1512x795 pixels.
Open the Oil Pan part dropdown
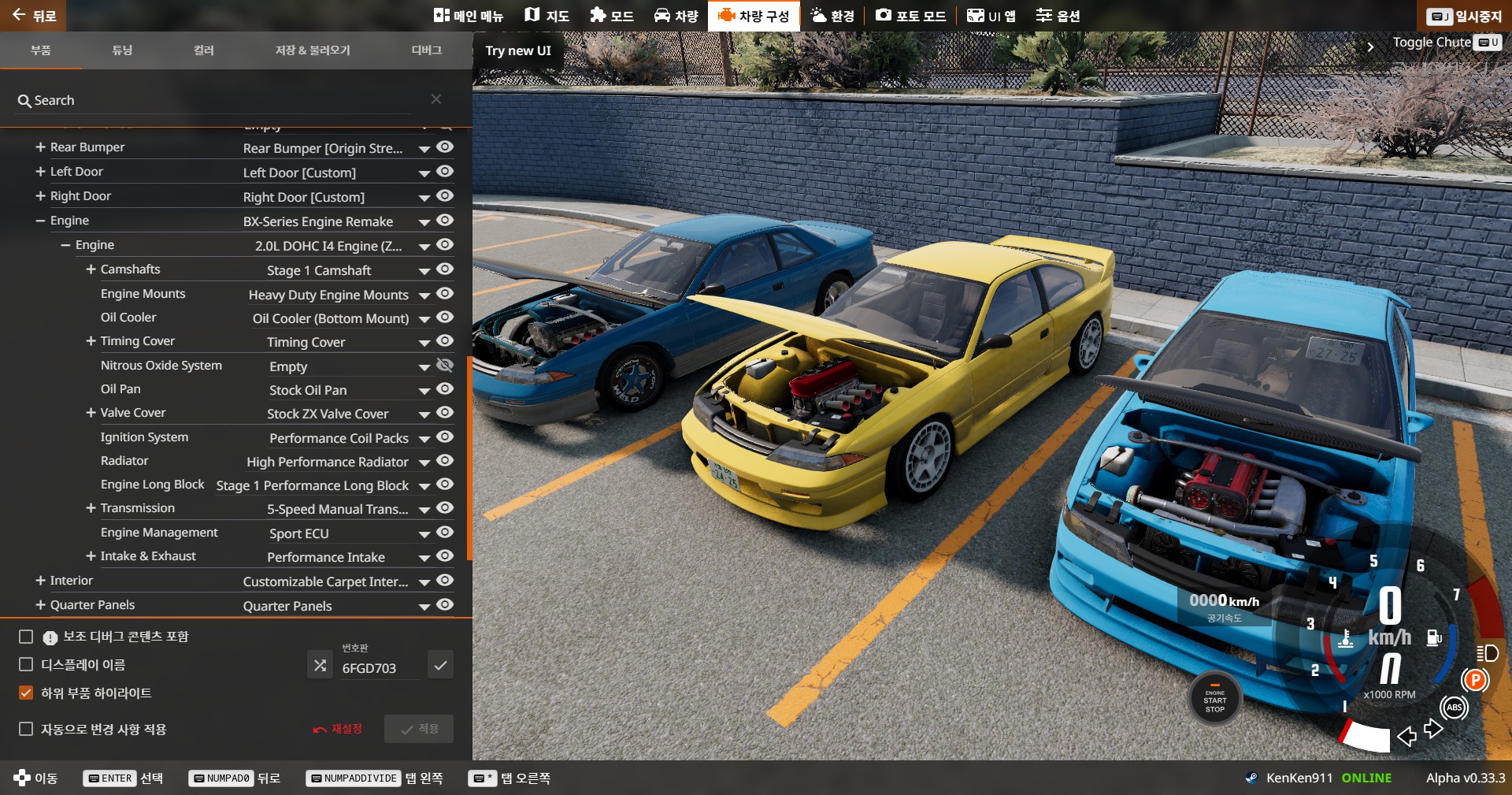pos(424,391)
